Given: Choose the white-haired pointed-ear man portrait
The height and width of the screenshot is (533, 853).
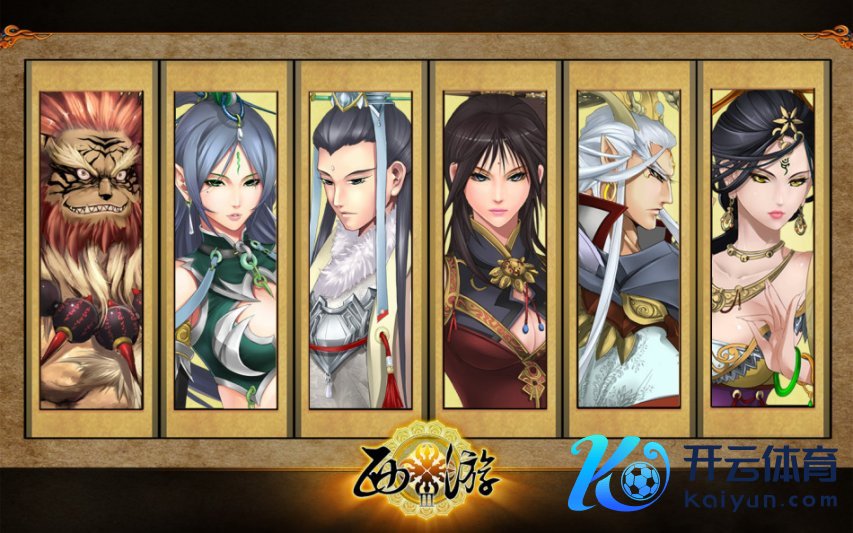Looking at the screenshot, I should point(629,249).
